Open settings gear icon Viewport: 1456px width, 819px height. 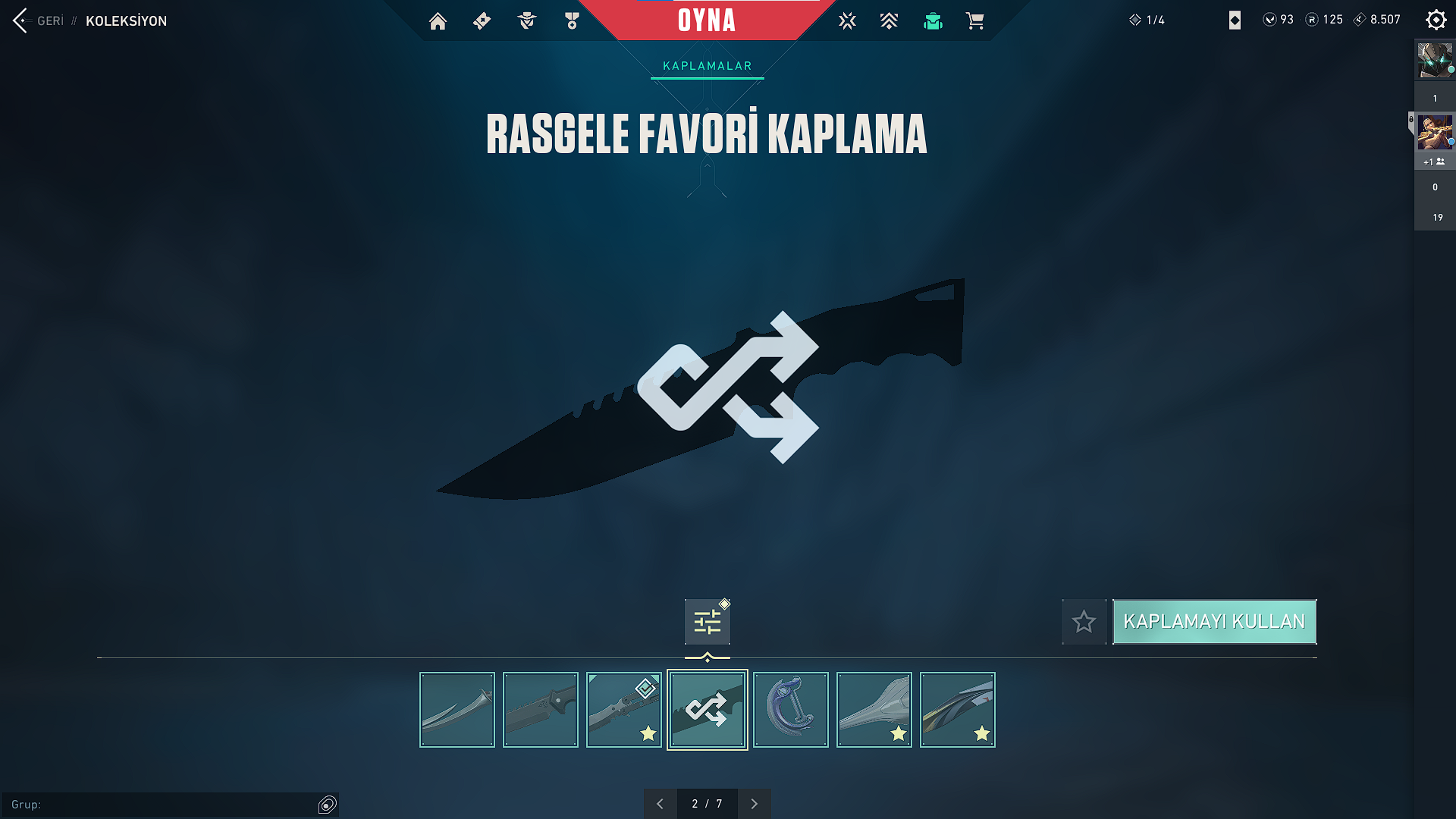tap(1436, 20)
